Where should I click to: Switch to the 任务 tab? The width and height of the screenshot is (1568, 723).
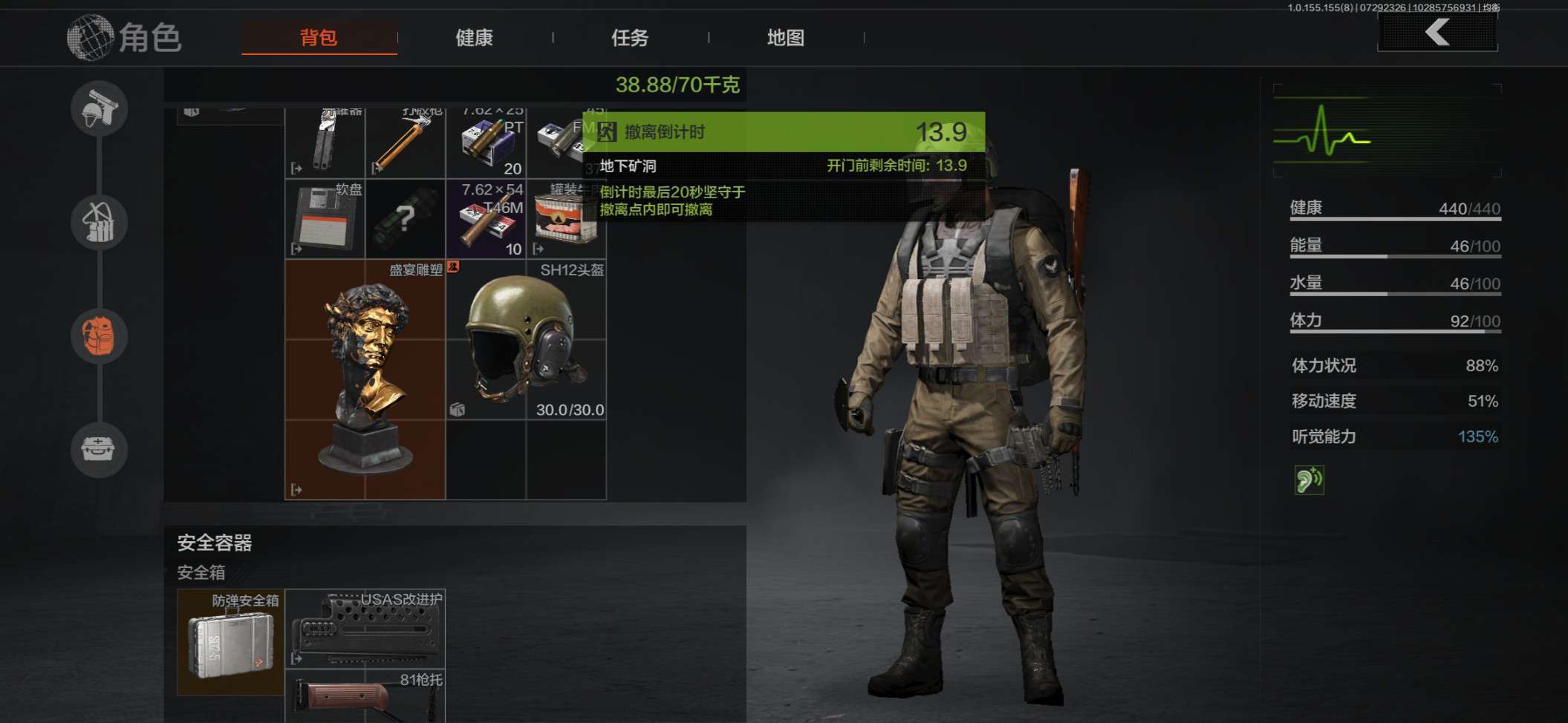coord(629,38)
